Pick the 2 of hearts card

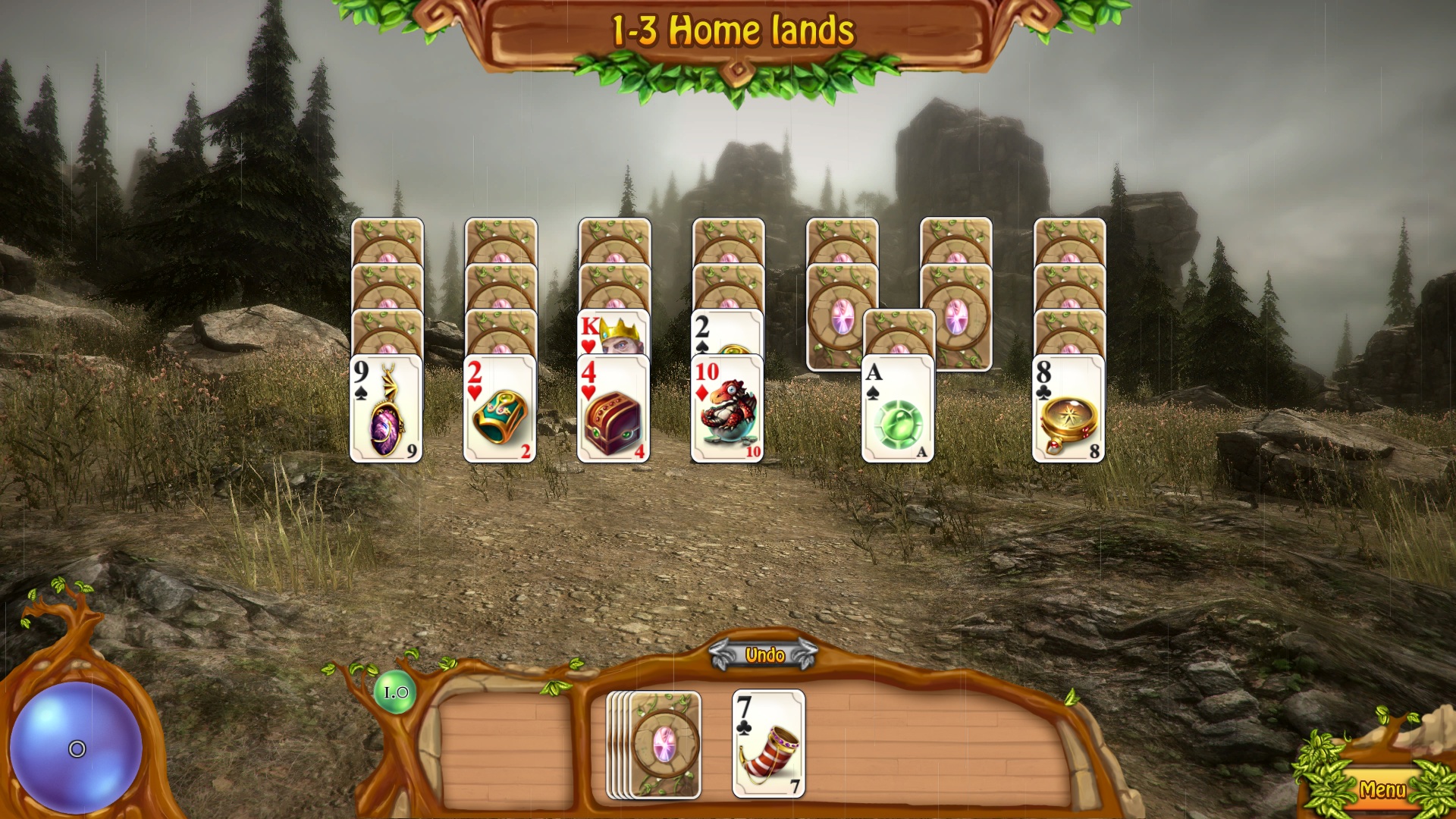pyautogui.click(x=500, y=409)
